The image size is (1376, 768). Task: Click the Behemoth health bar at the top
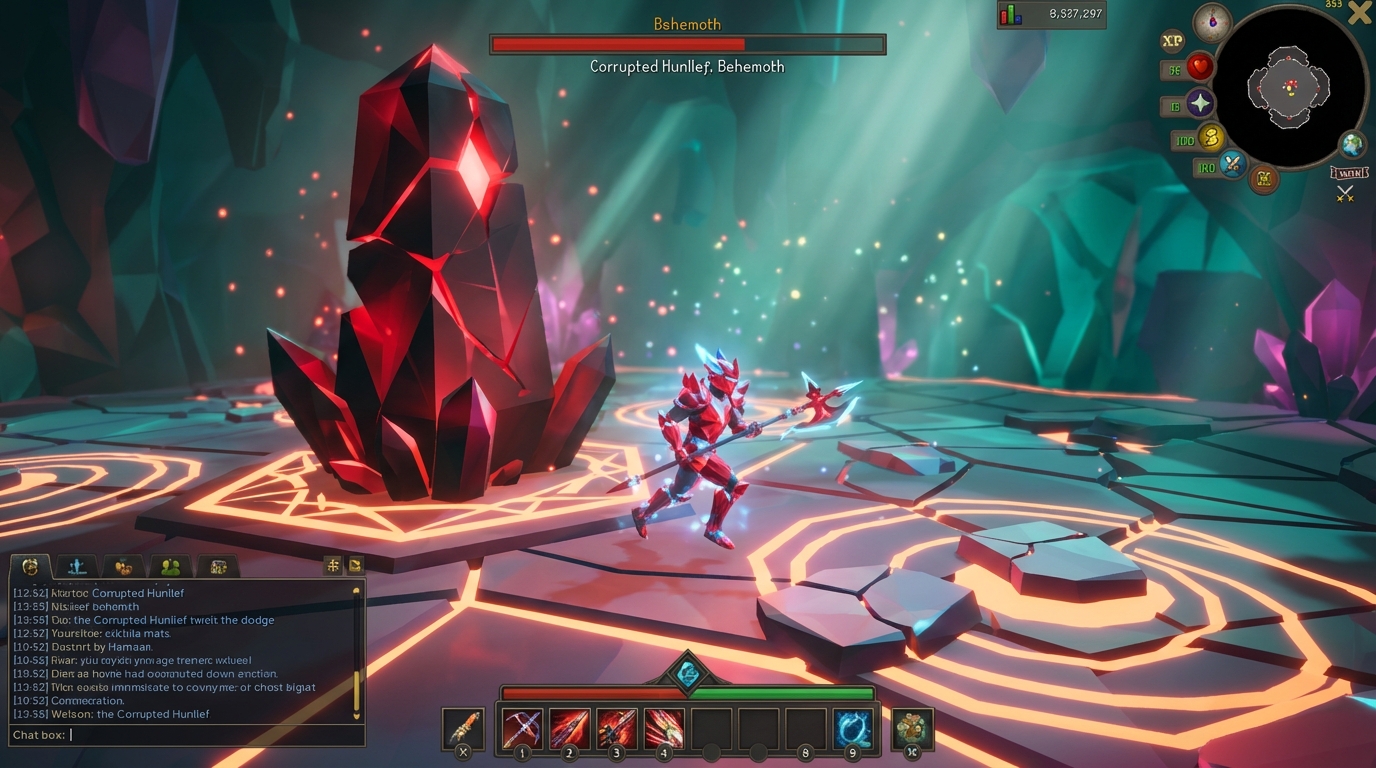[x=687, y=44]
